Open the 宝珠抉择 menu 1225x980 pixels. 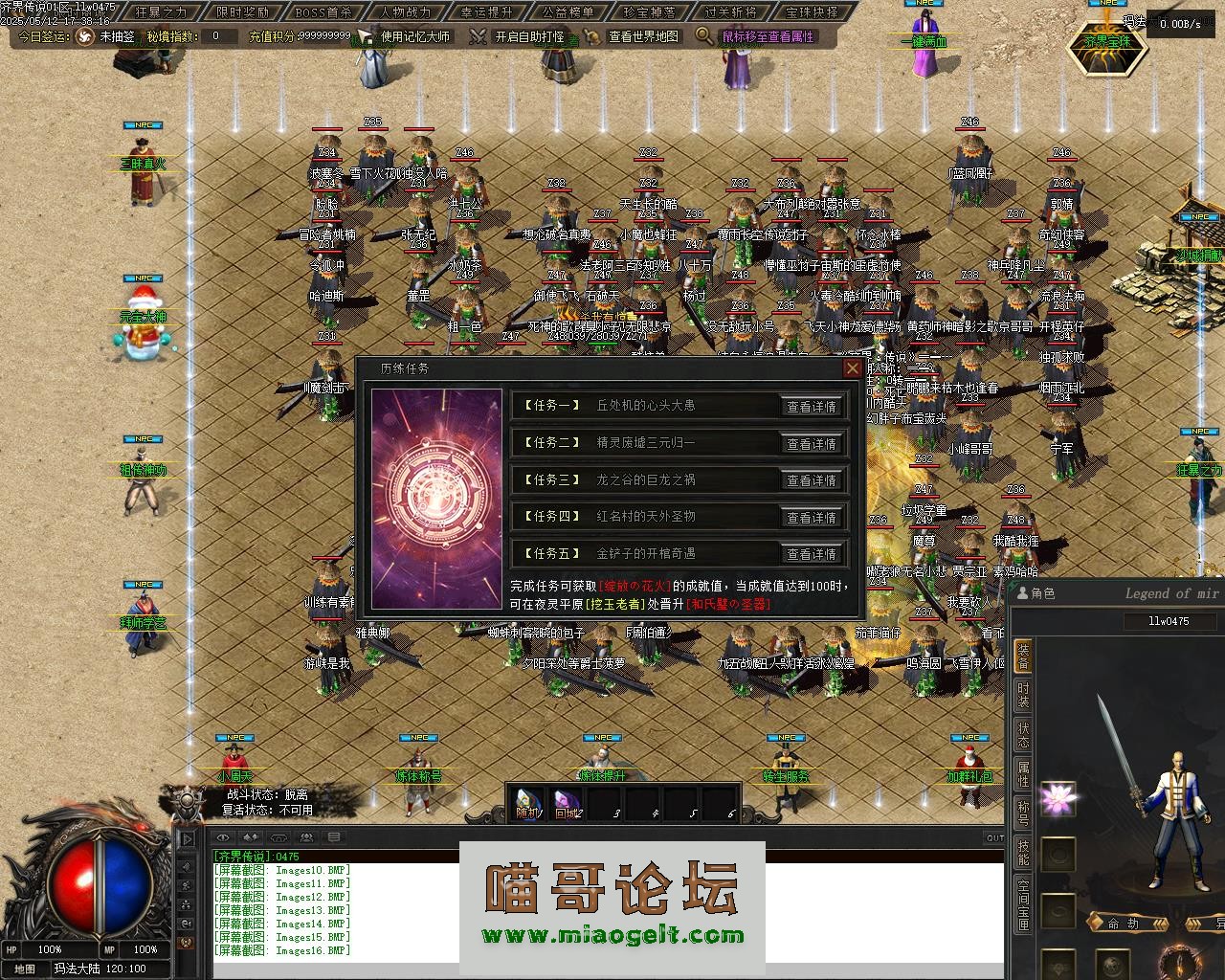812,12
